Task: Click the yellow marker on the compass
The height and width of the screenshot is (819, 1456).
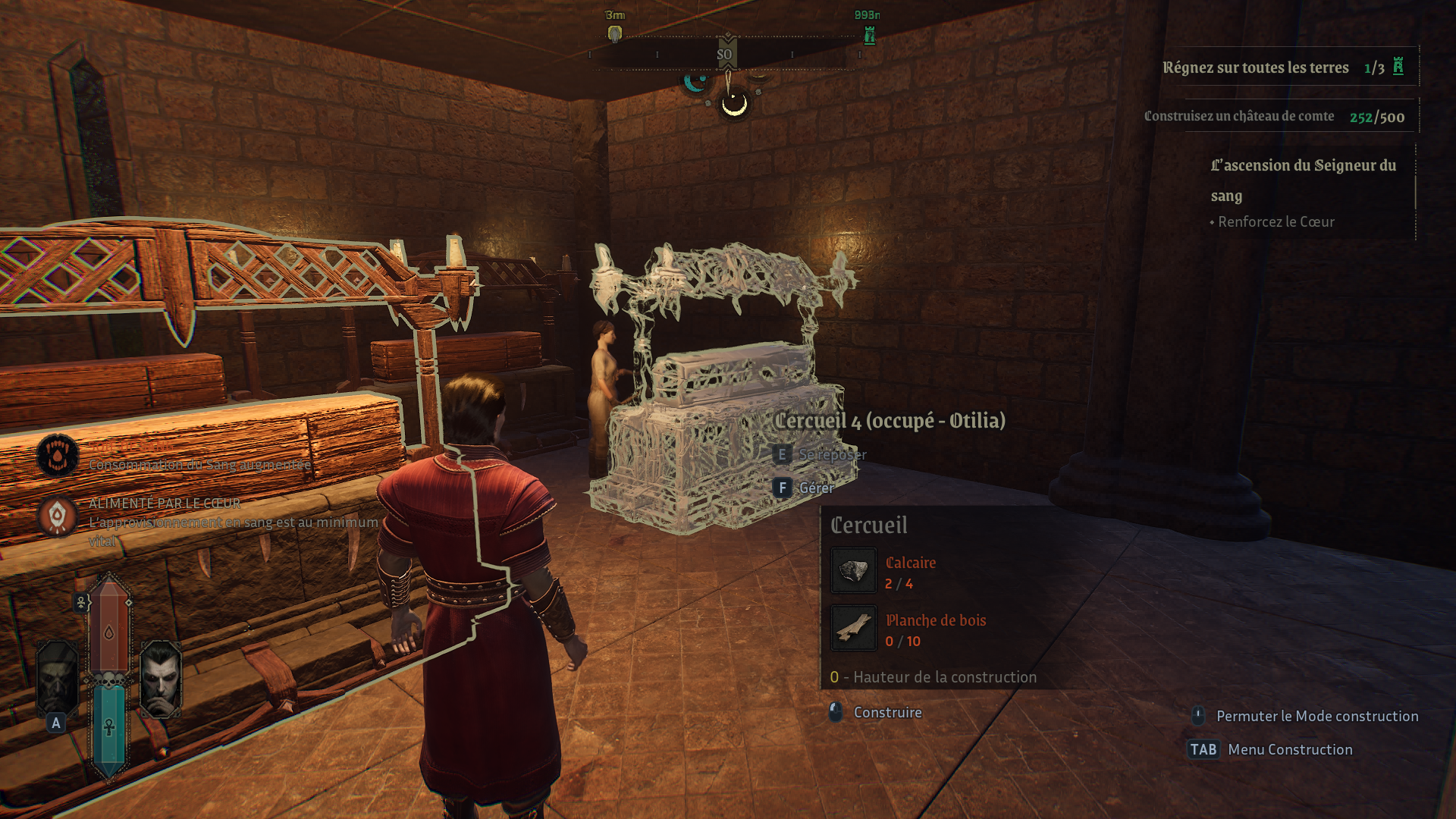Action: (615, 34)
